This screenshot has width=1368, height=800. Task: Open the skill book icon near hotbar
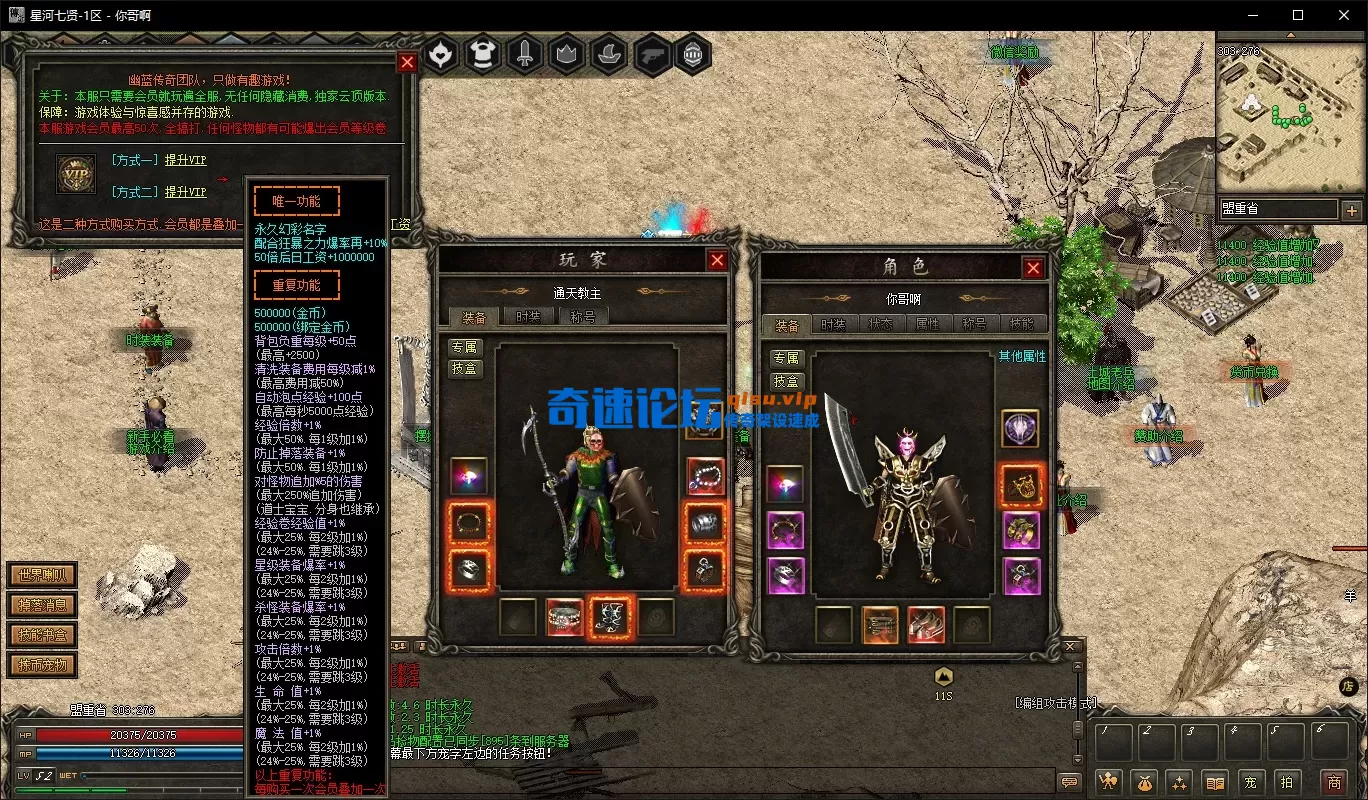[x=1214, y=782]
